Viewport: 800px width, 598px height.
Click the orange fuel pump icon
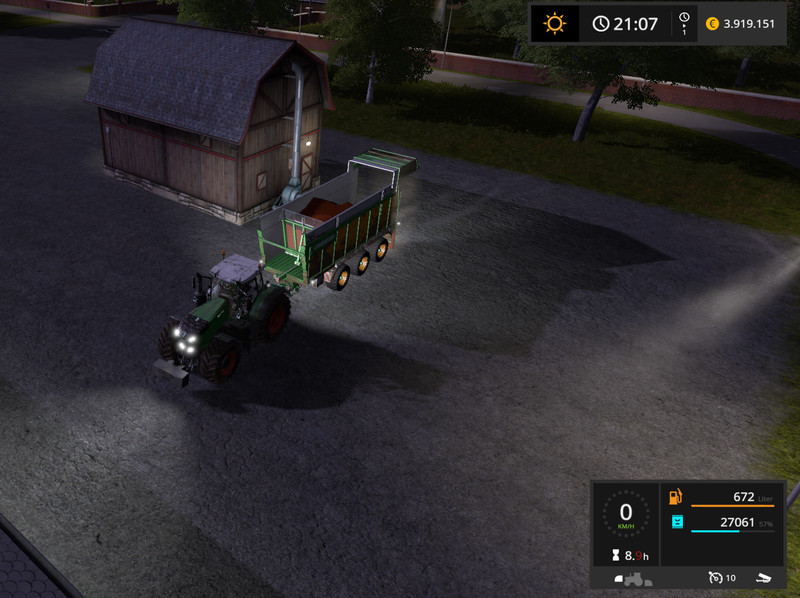pos(676,497)
